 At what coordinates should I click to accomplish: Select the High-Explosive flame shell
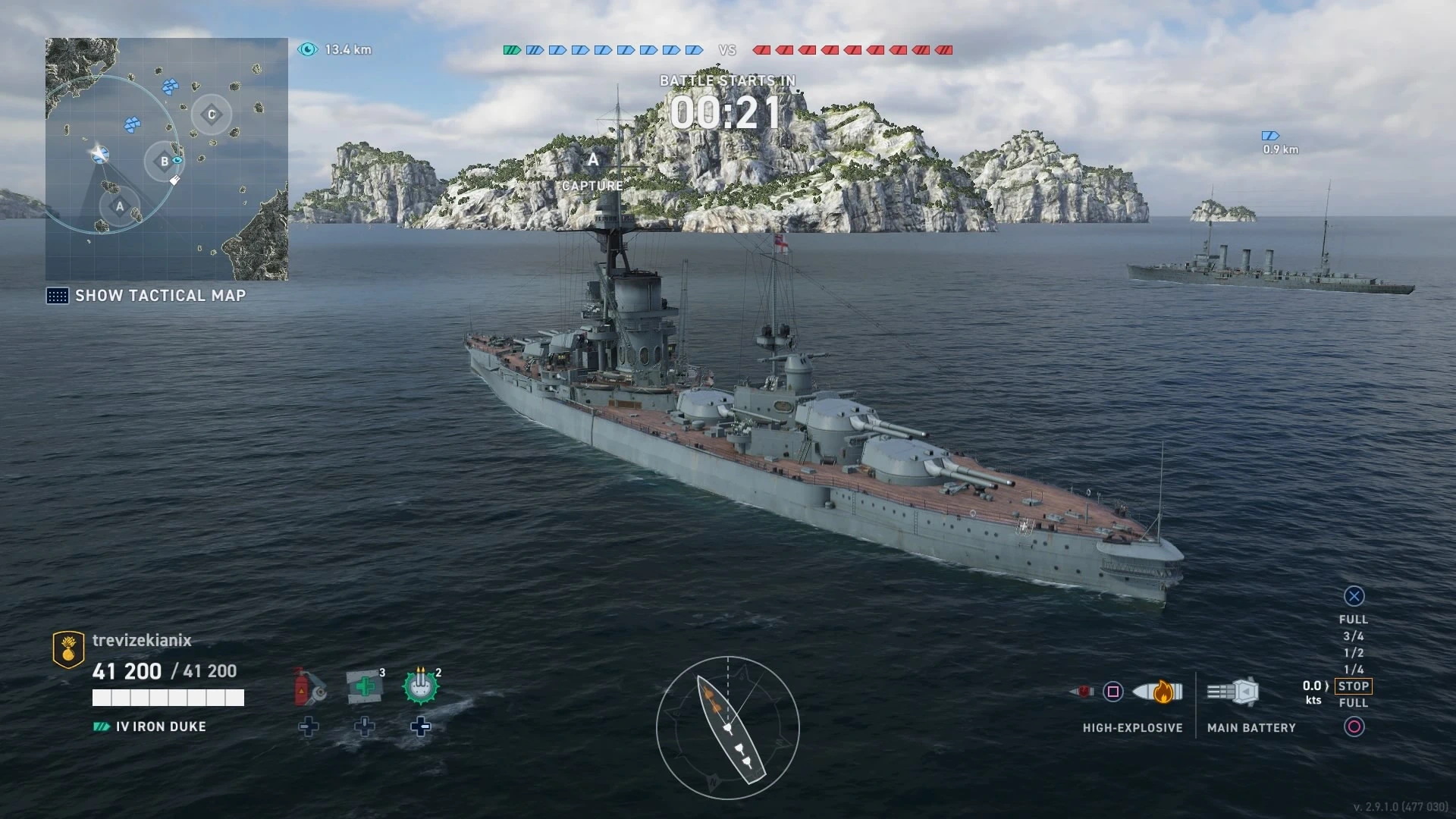click(1157, 692)
